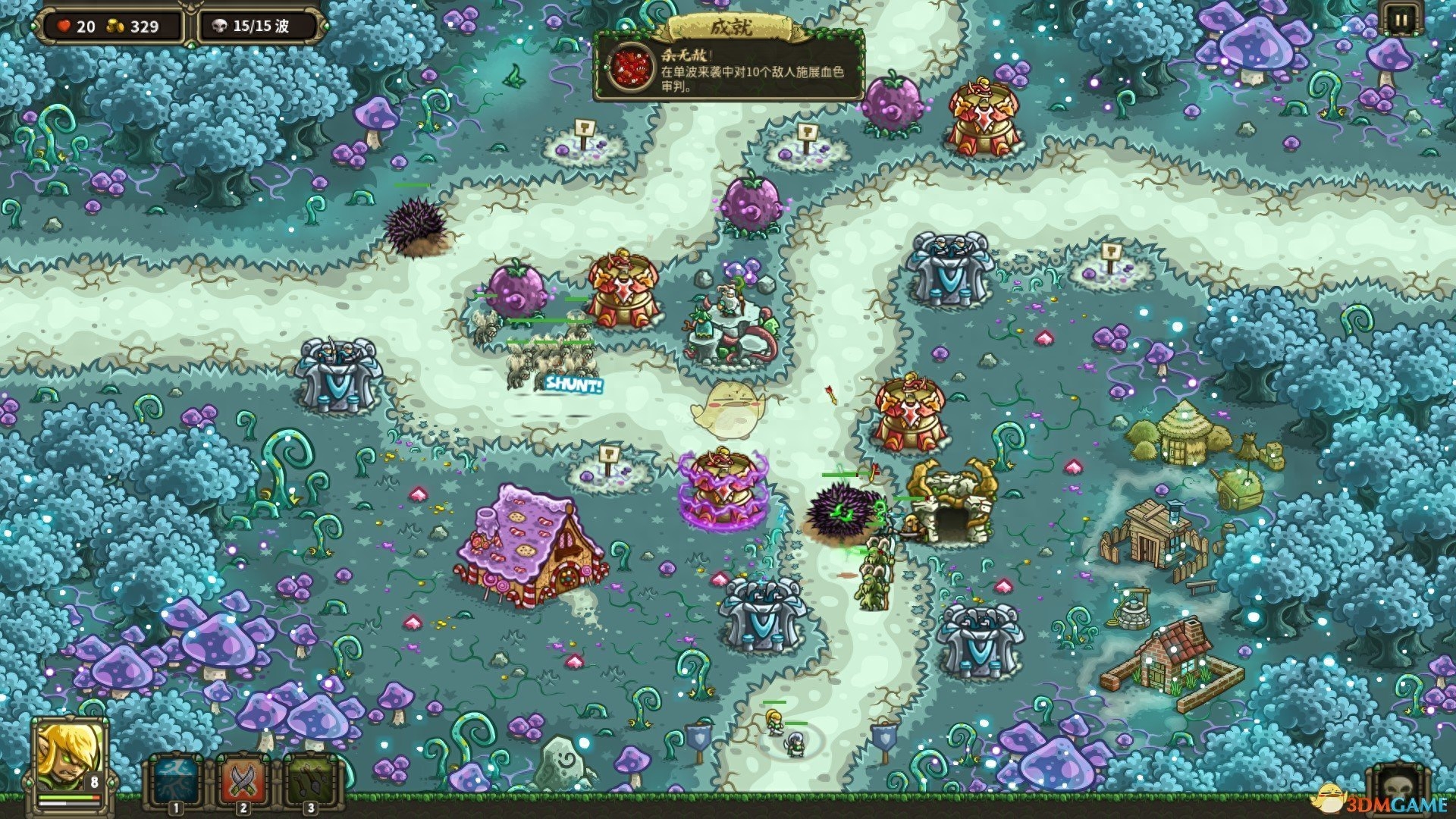The width and height of the screenshot is (1456, 819).
Task: Pause the game with the top-right button
Action: pyautogui.click(x=1399, y=20)
